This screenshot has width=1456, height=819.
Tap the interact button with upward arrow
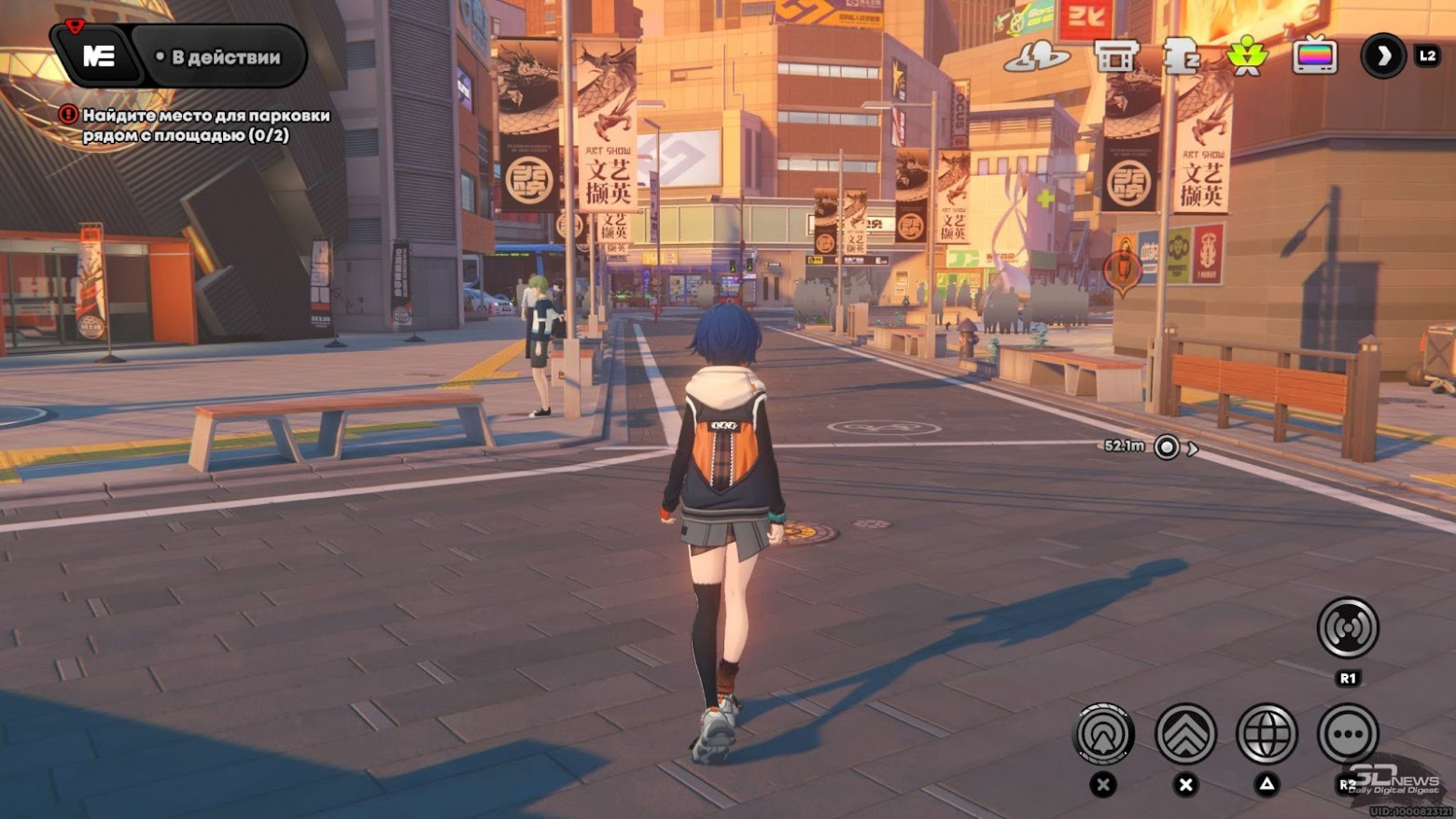tap(1104, 734)
